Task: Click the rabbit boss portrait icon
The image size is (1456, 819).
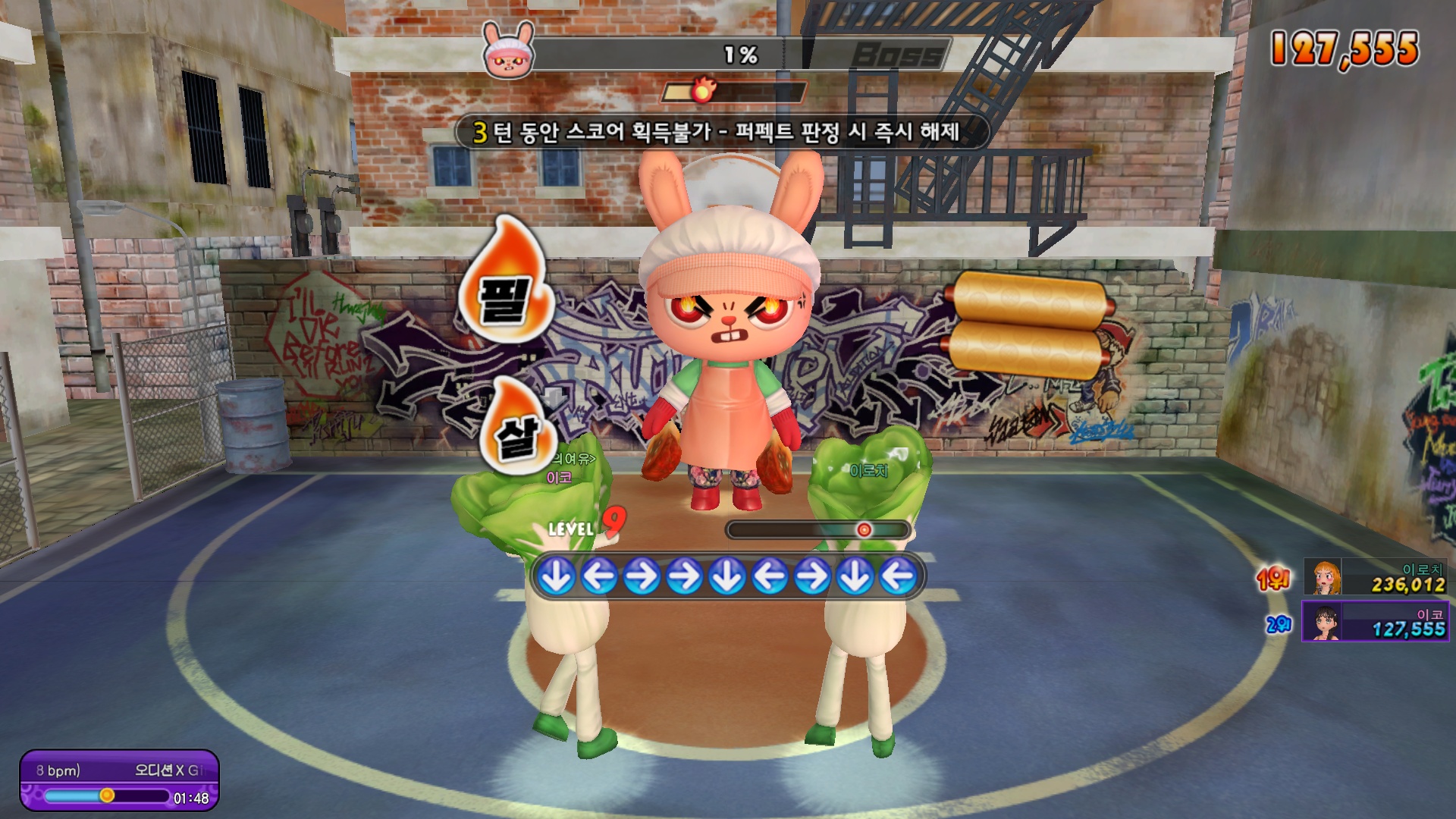Action: tap(507, 51)
